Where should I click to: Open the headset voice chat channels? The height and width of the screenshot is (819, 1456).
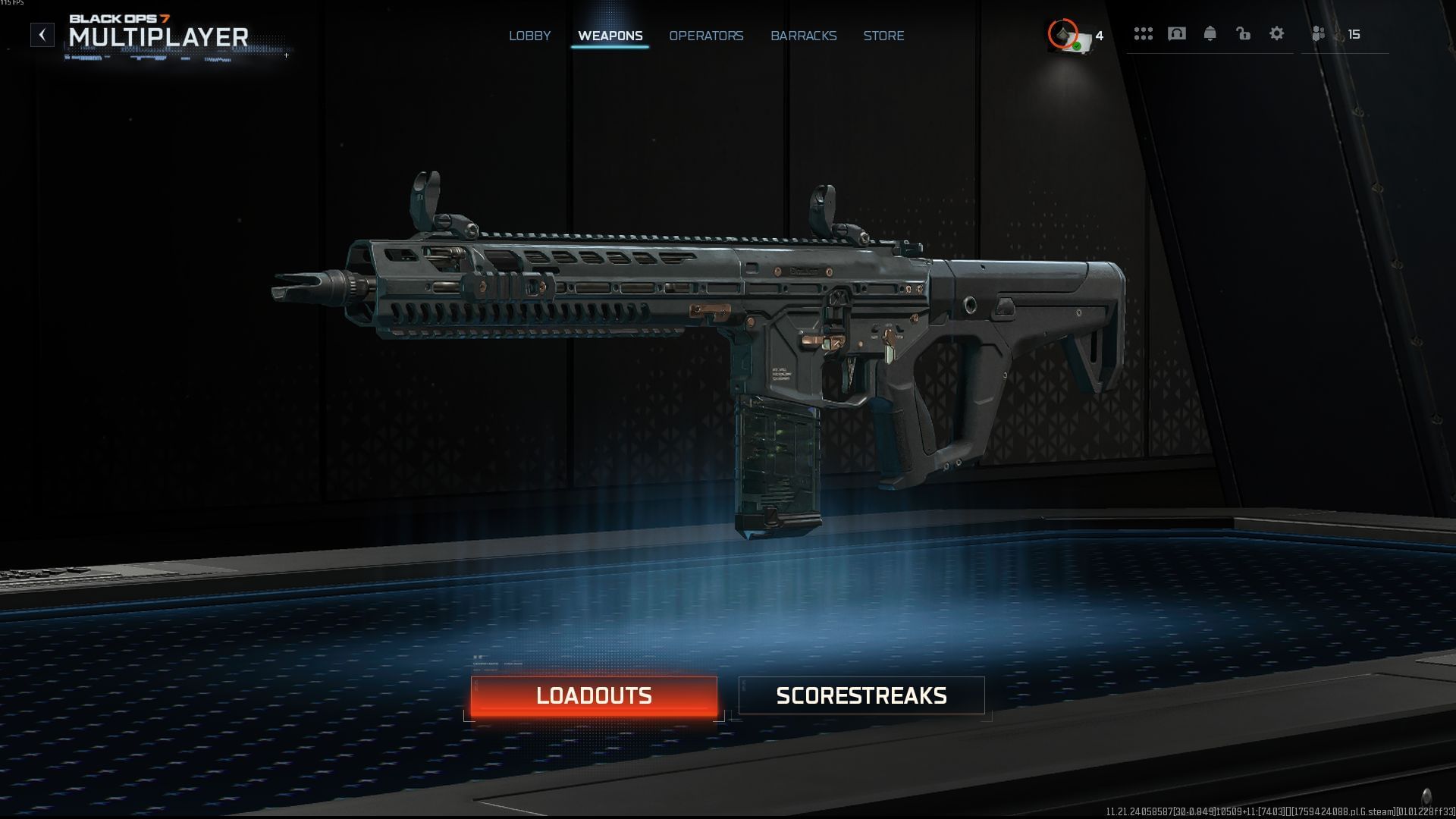pos(1176,34)
